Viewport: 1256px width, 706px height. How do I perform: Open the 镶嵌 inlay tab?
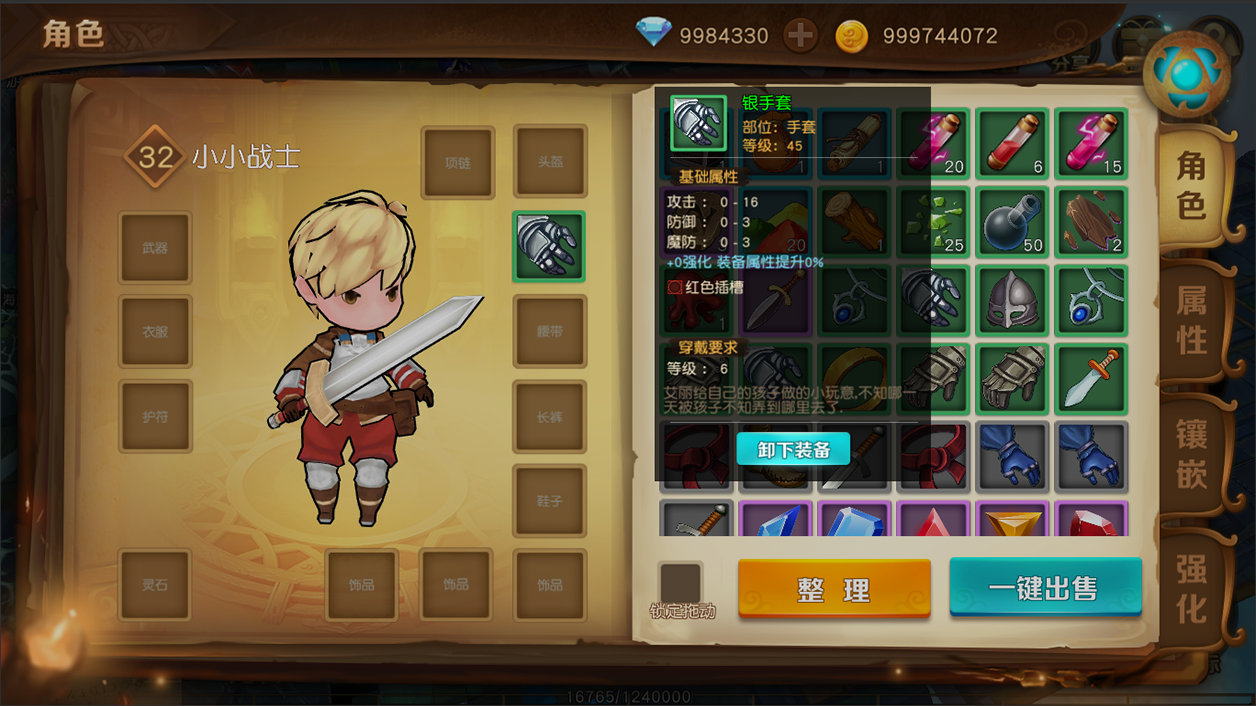pyautogui.click(x=1191, y=454)
